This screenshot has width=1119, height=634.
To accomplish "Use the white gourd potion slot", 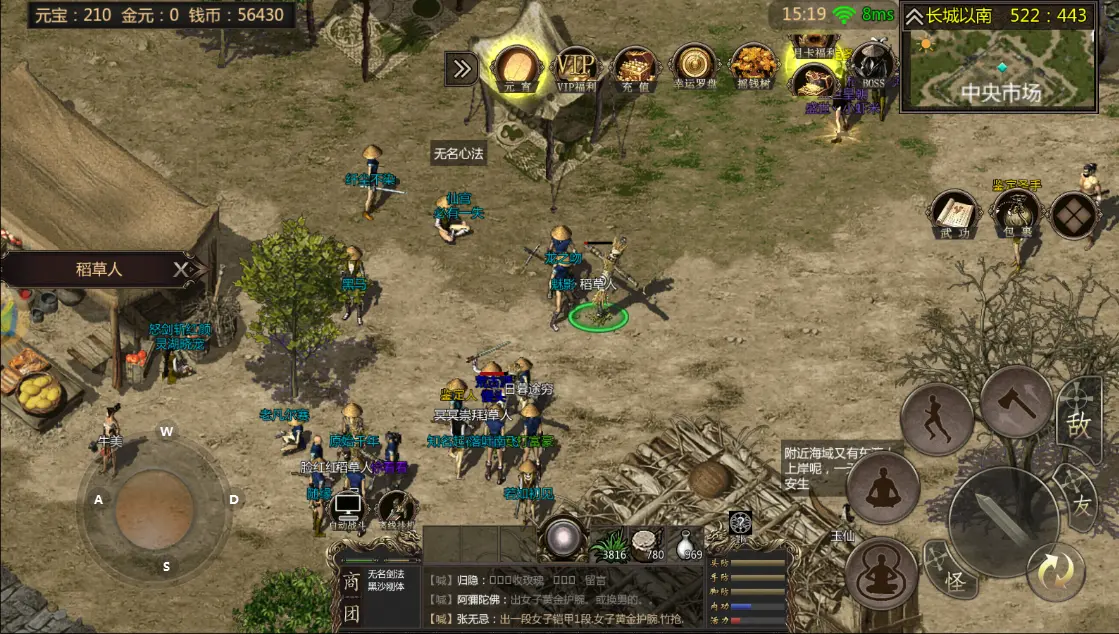I will (x=686, y=543).
